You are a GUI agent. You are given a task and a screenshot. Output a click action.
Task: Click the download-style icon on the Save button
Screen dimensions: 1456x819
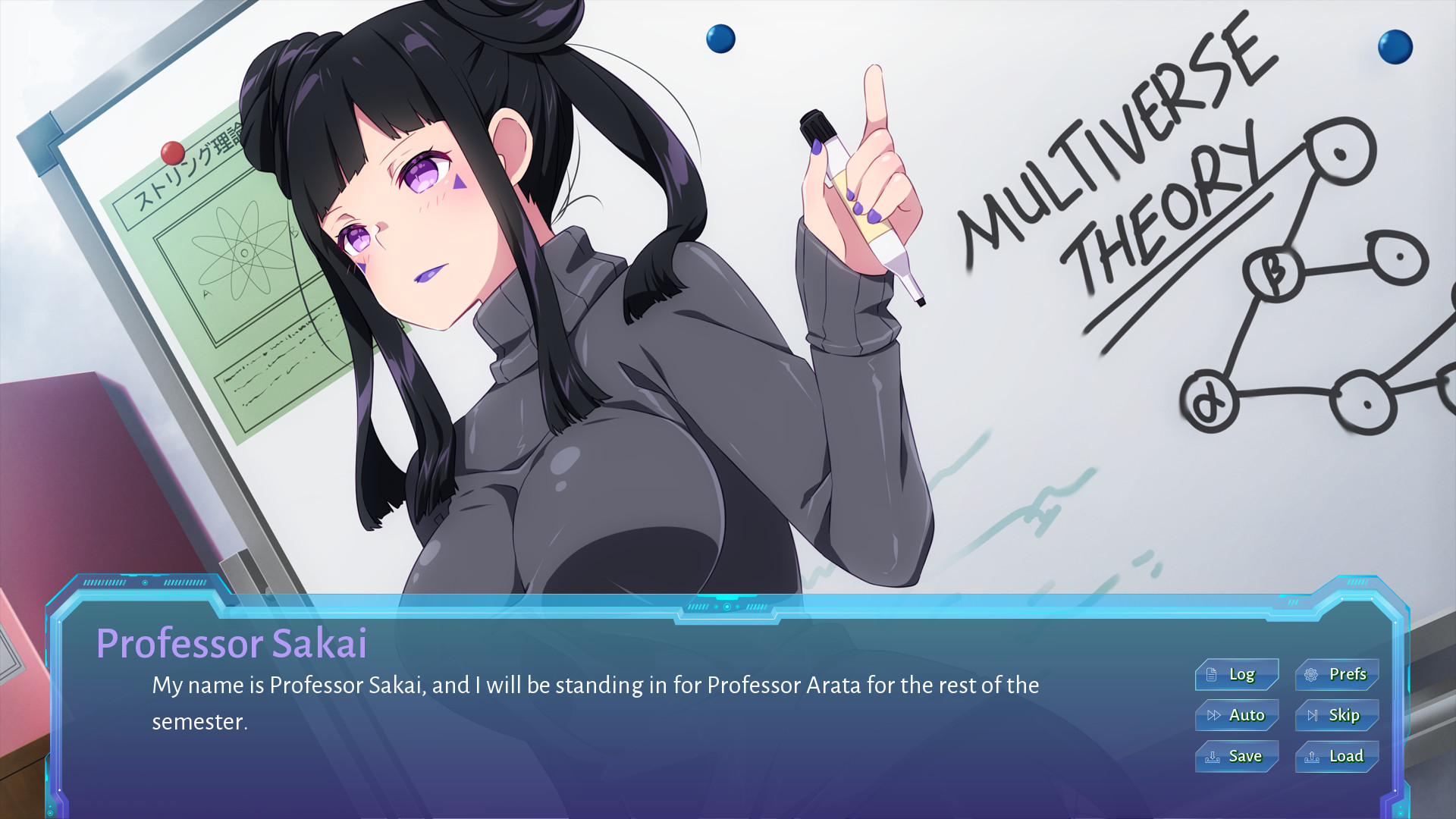(1213, 756)
